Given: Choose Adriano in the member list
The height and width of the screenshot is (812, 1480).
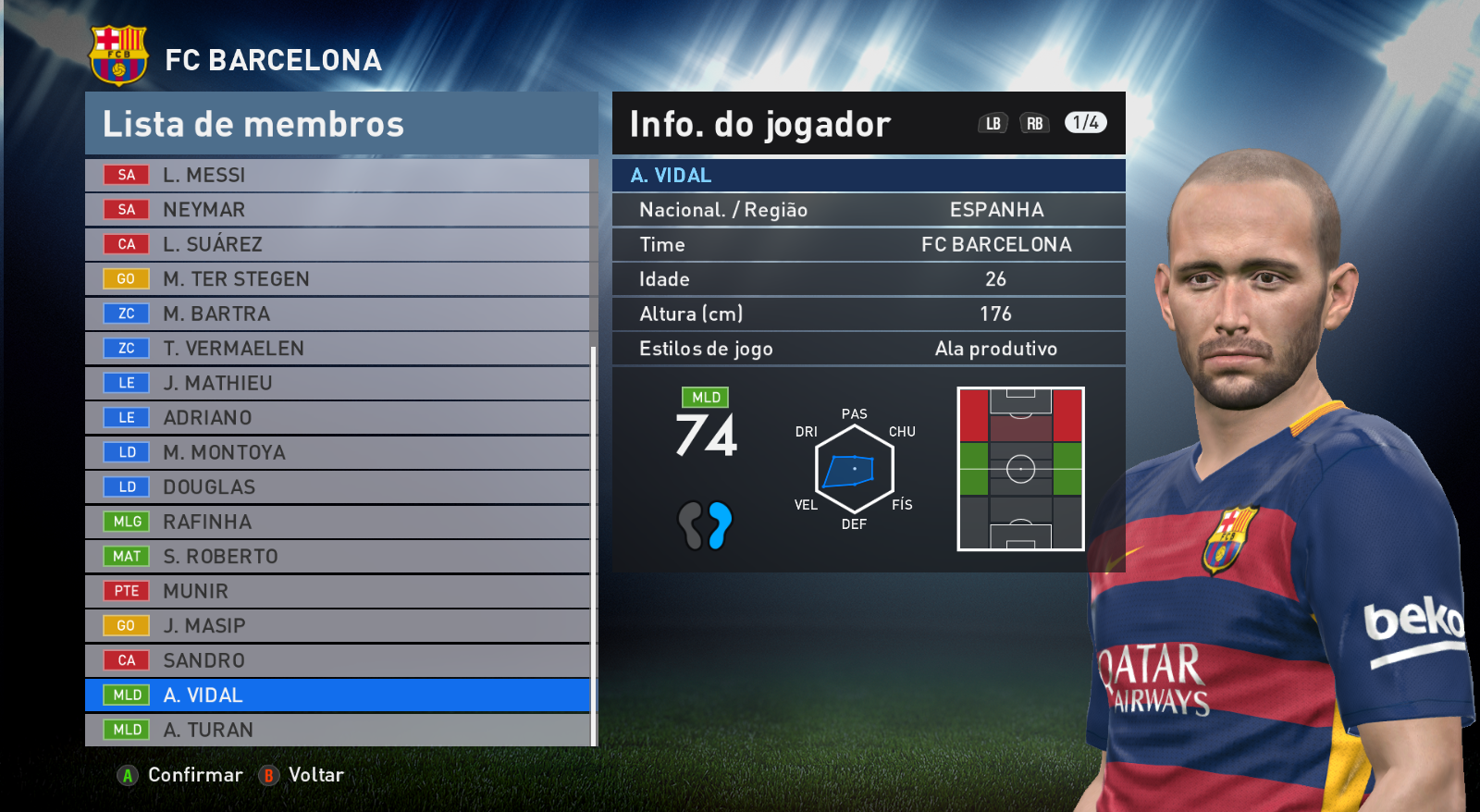Looking at the screenshot, I should [337, 418].
